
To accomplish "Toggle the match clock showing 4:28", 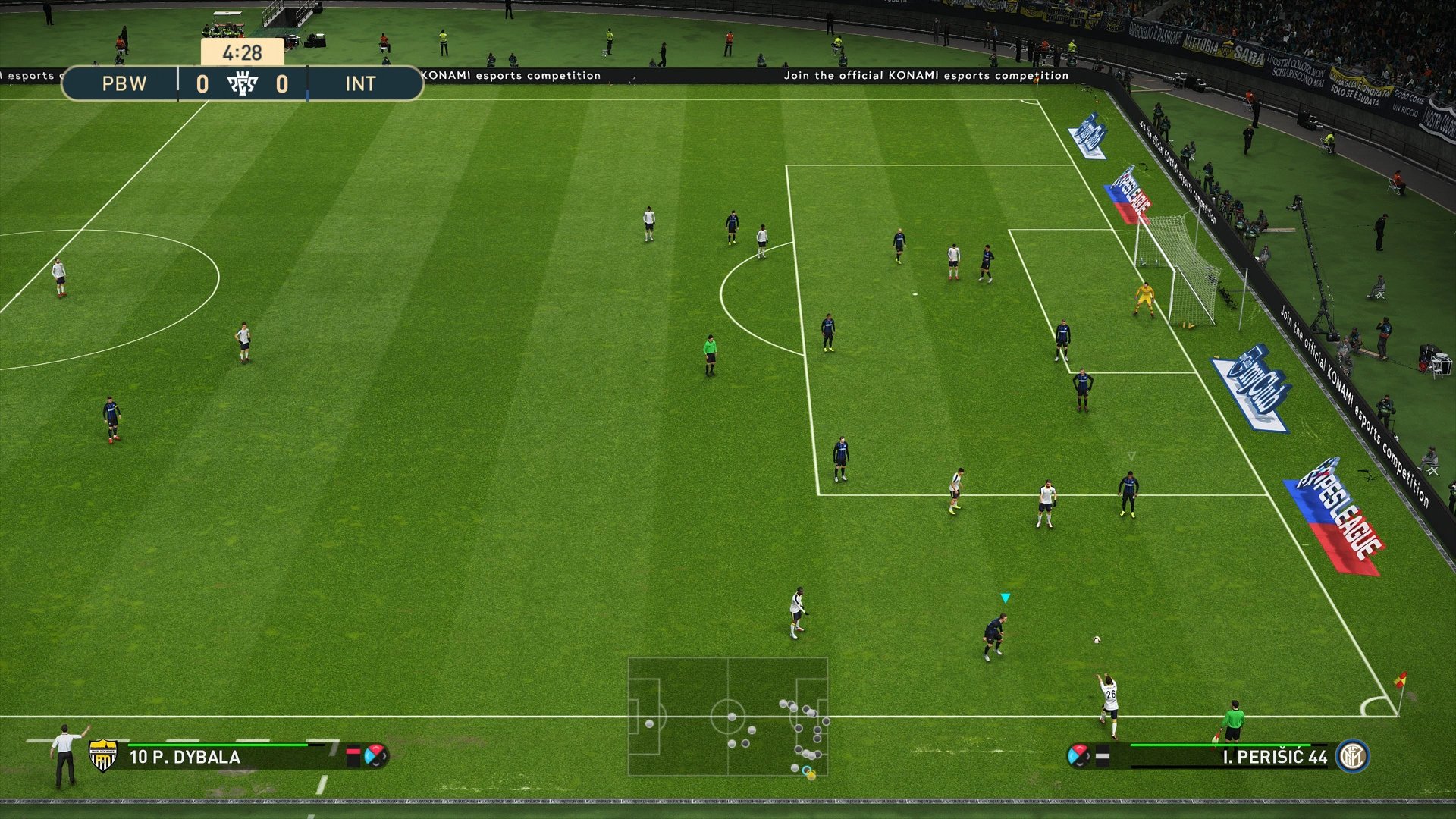I will [x=241, y=53].
